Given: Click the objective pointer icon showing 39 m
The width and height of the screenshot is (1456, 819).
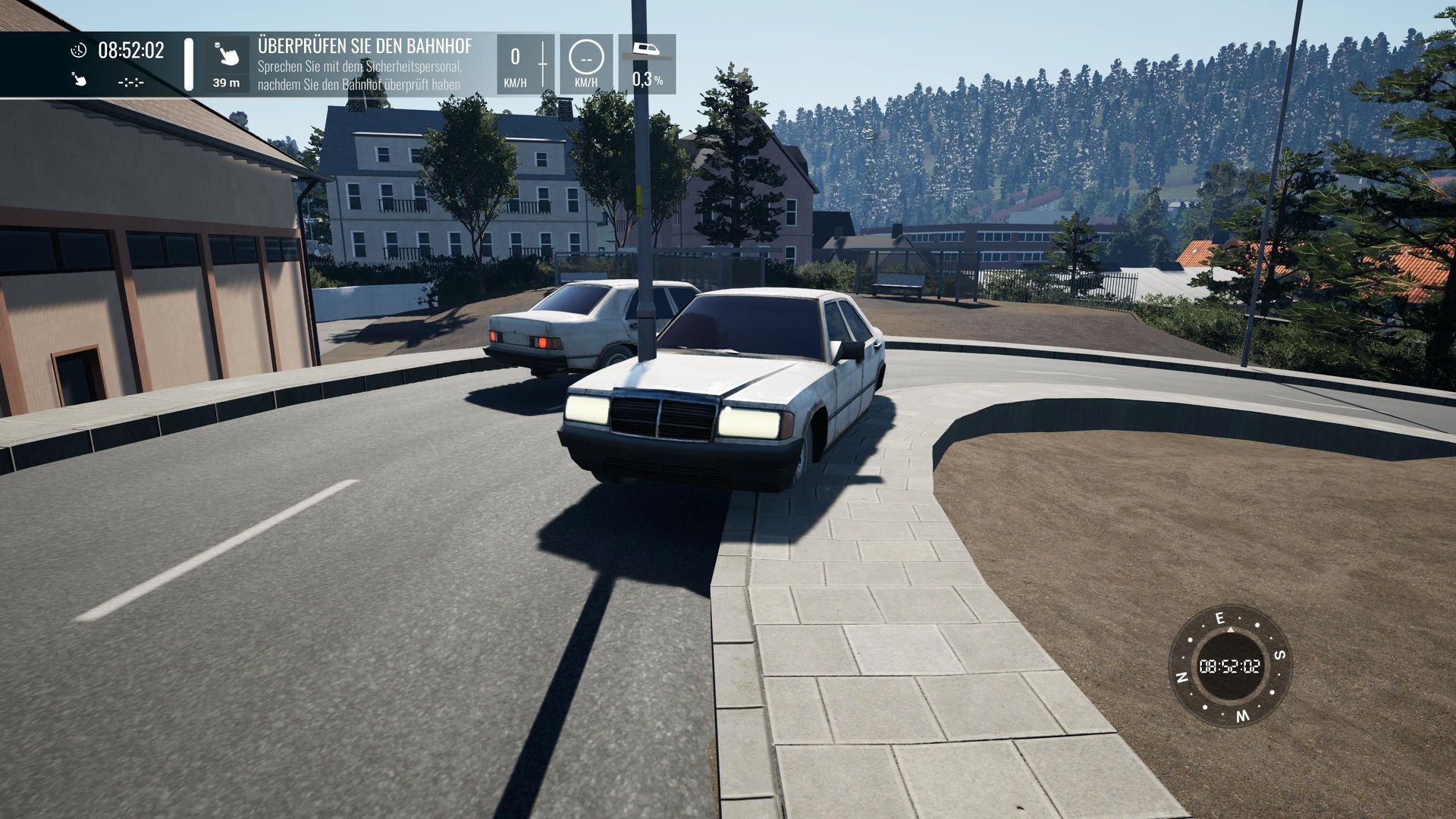Looking at the screenshot, I should click(226, 55).
